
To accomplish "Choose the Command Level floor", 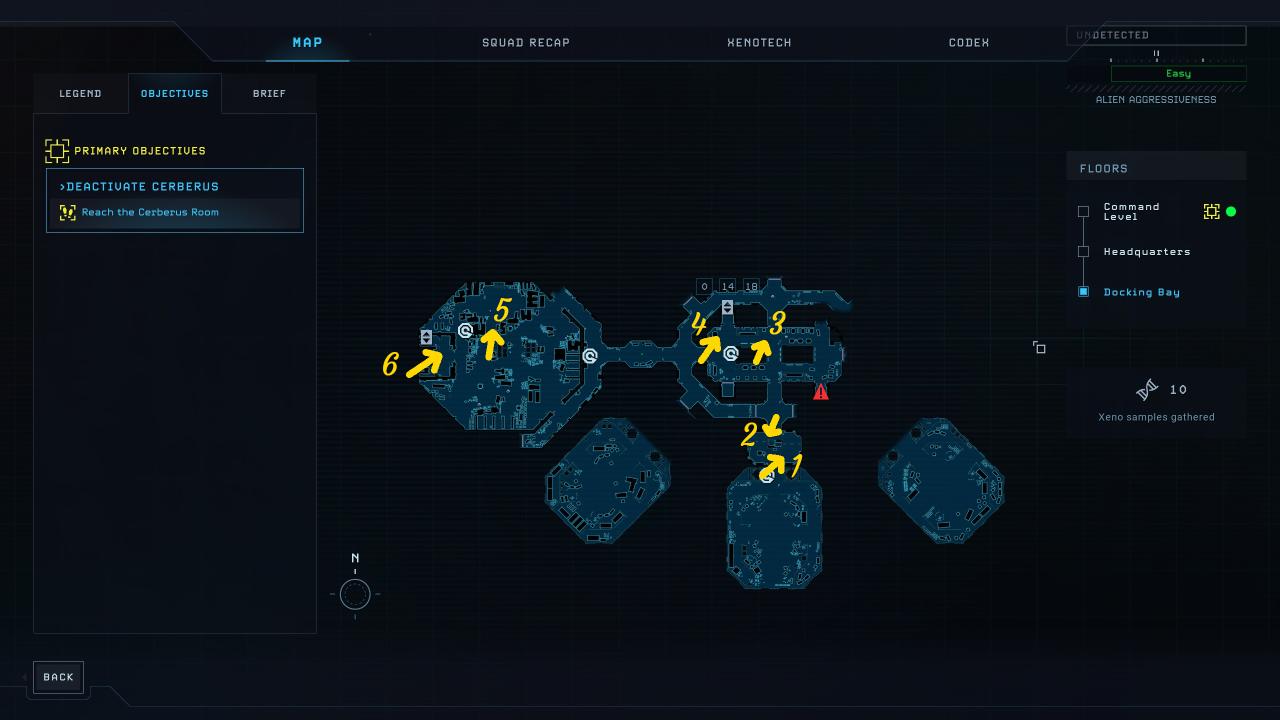I will [1131, 212].
